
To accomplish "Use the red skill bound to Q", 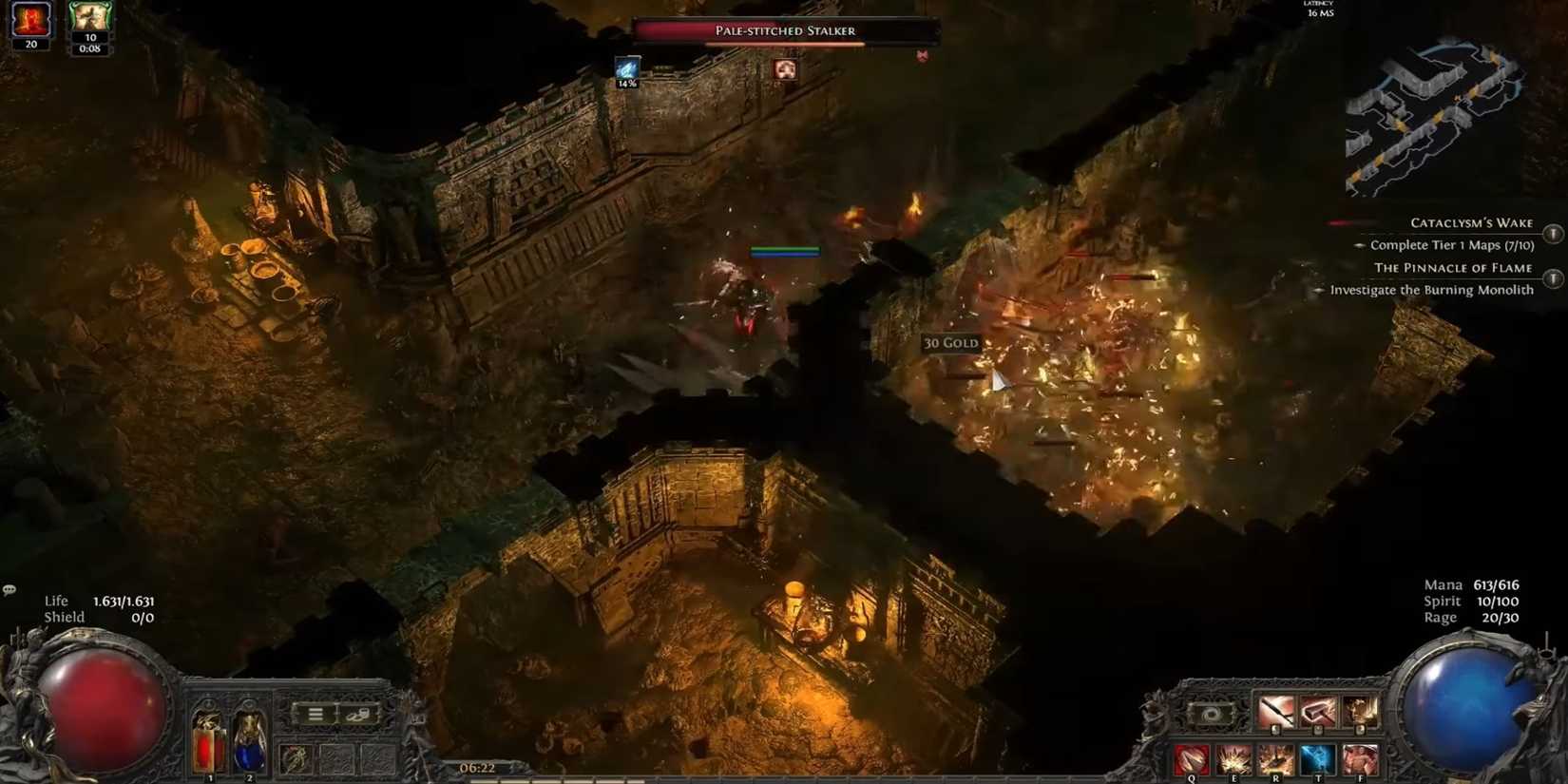I will (x=1191, y=758).
